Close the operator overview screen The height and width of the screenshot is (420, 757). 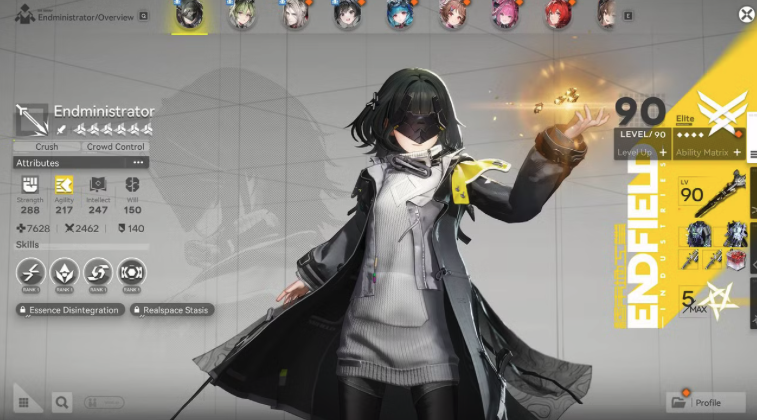(x=746, y=14)
